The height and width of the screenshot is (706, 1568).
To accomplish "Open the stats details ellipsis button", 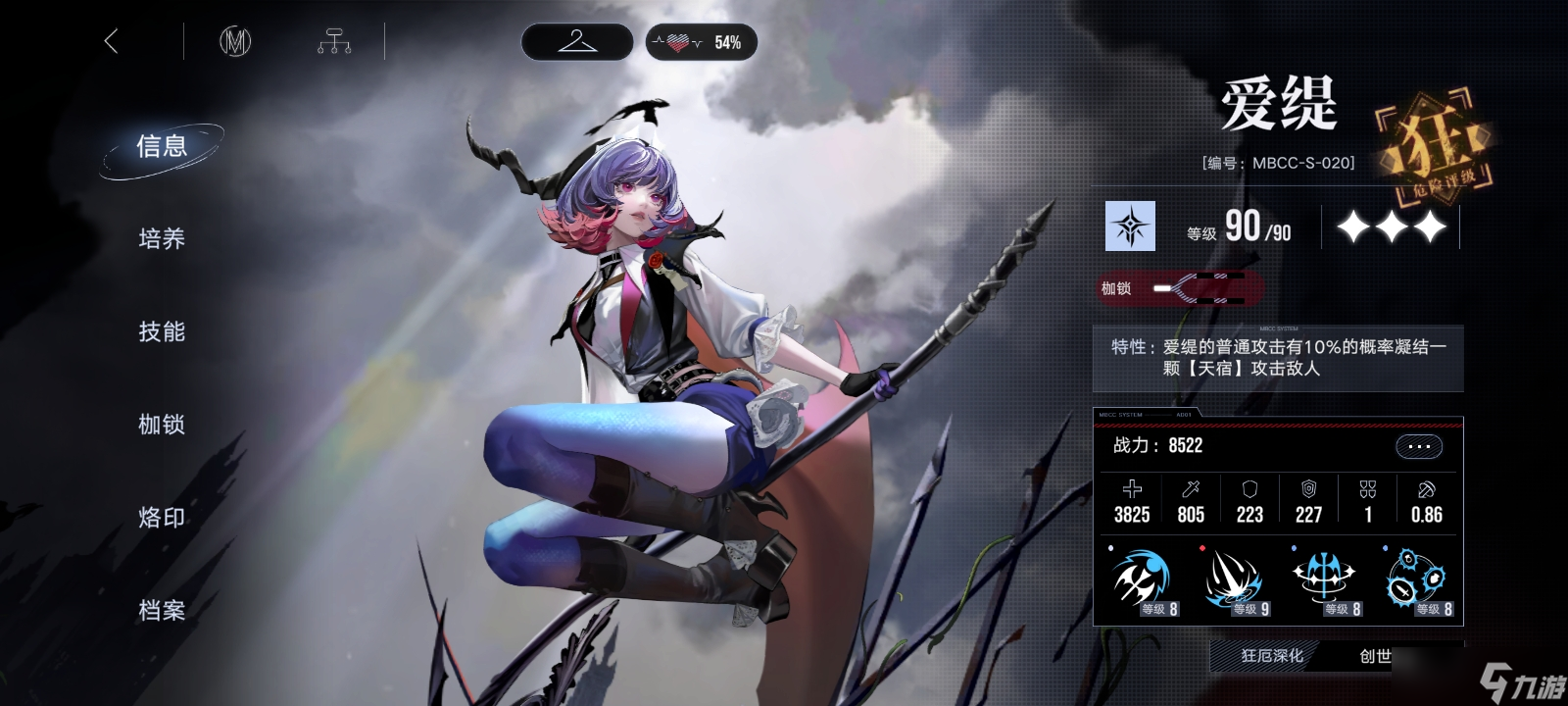I will coord(1418,446).
